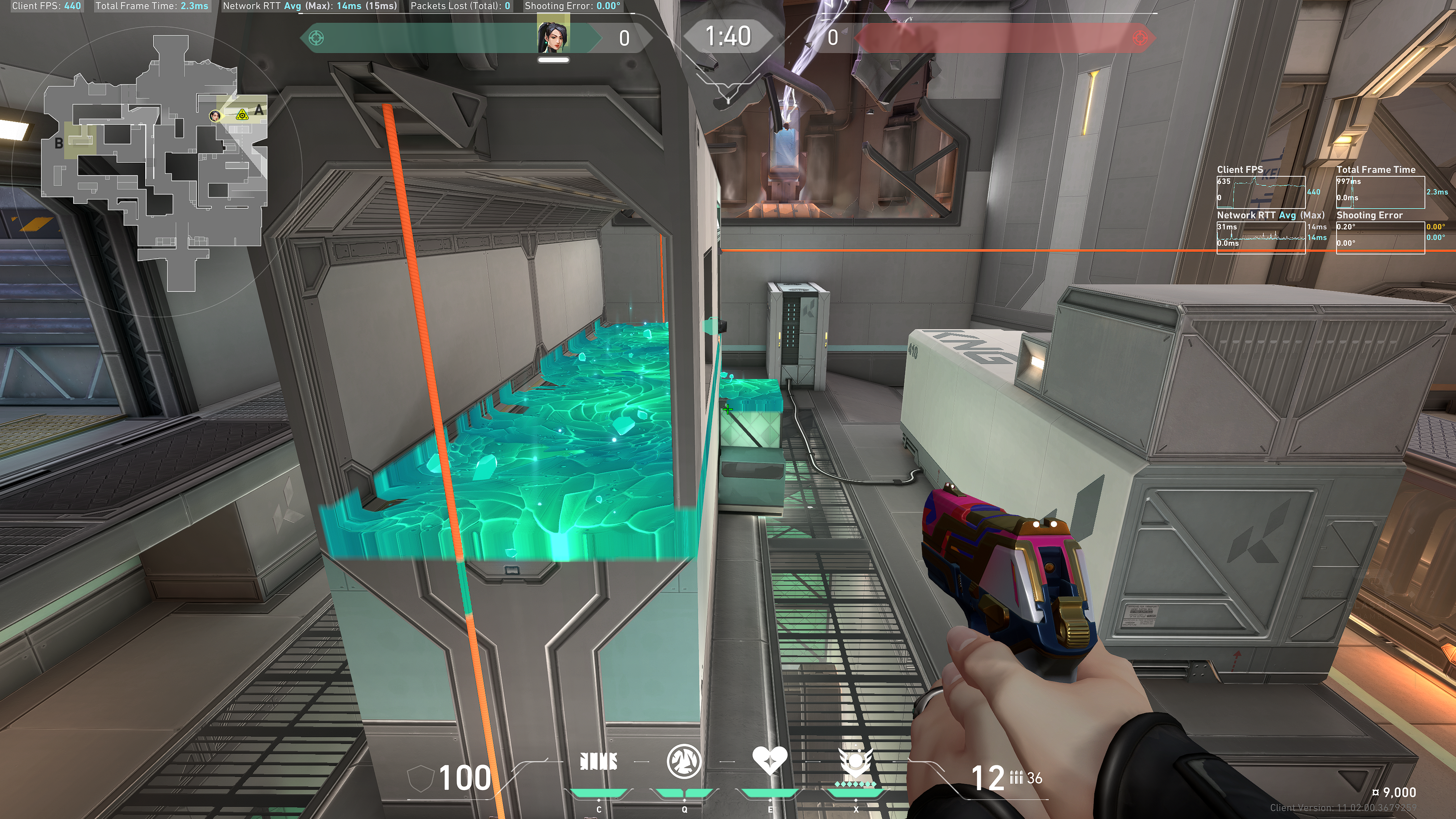
Task: Activate the Slow Orb ability icon
Action: (x=684, y=761)
